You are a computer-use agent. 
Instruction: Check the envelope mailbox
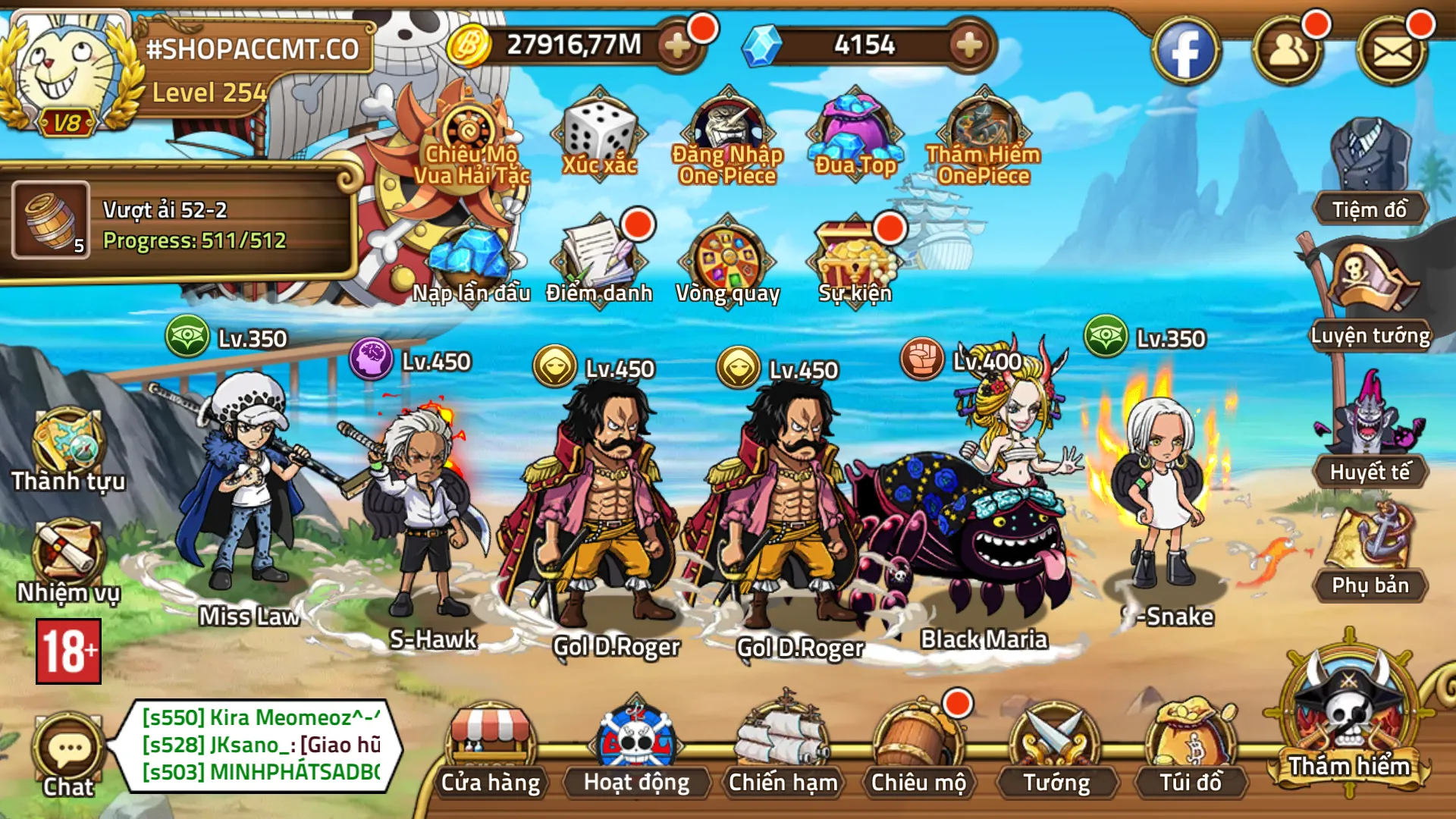pos(1392,52)
